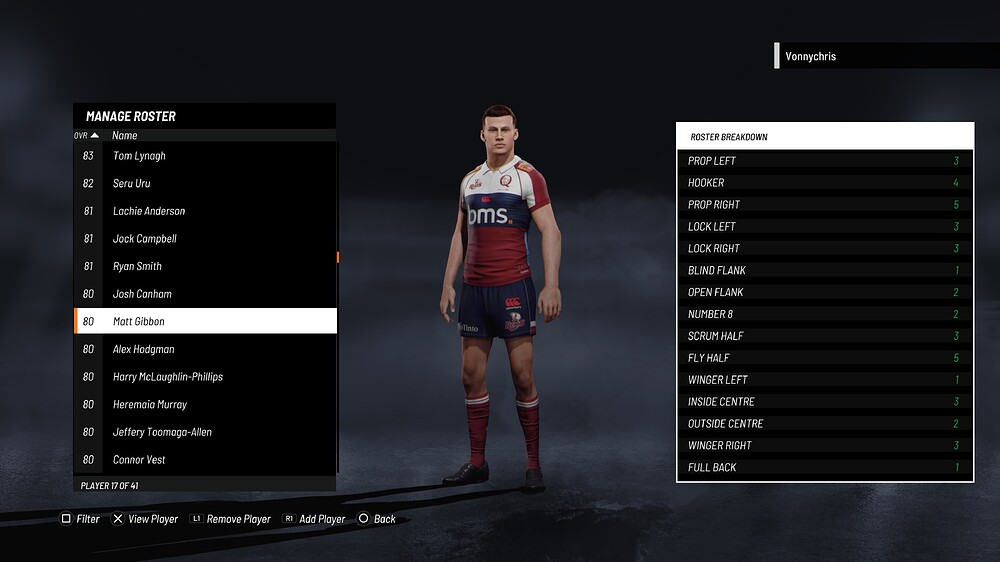Open the roster Filter option
This screenshot has height=562, width=1000.
click(x=81, y=519)
